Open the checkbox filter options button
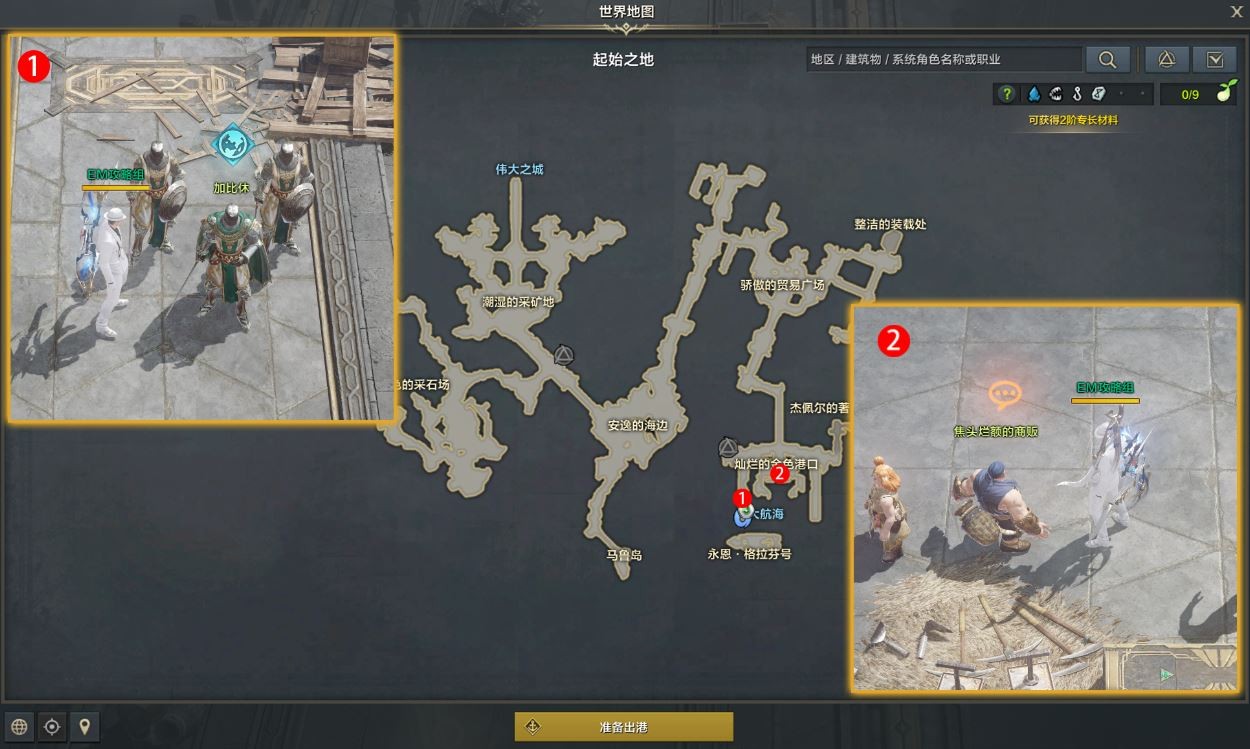 [1215, 59]
